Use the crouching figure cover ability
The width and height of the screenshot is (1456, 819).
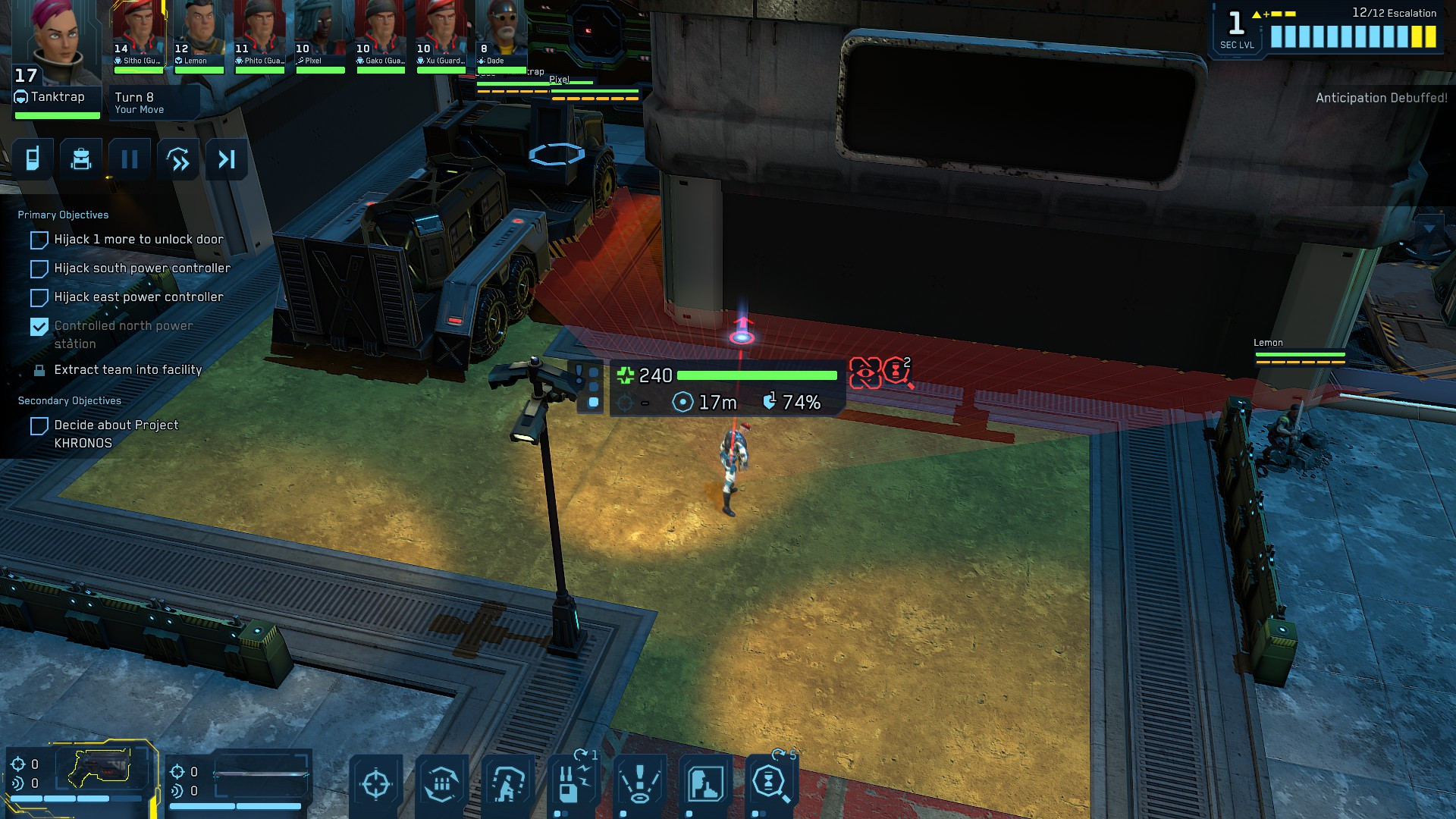(x=507, y=784)
